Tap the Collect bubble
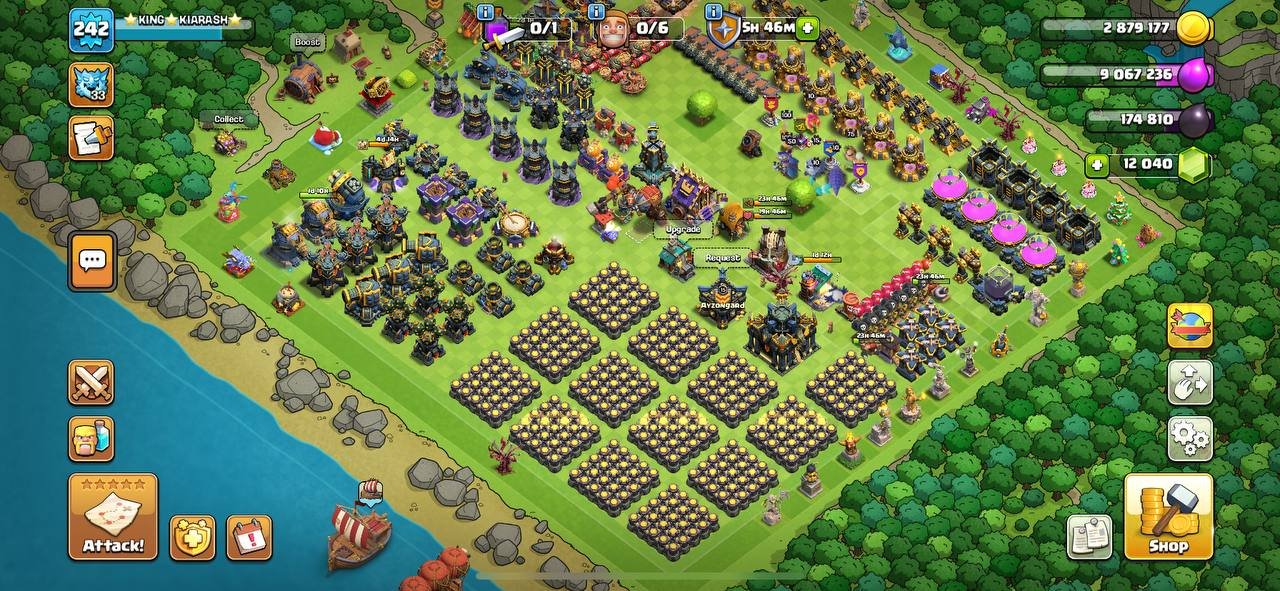The width and height of the screenshot is (1280, 591). 228,119
